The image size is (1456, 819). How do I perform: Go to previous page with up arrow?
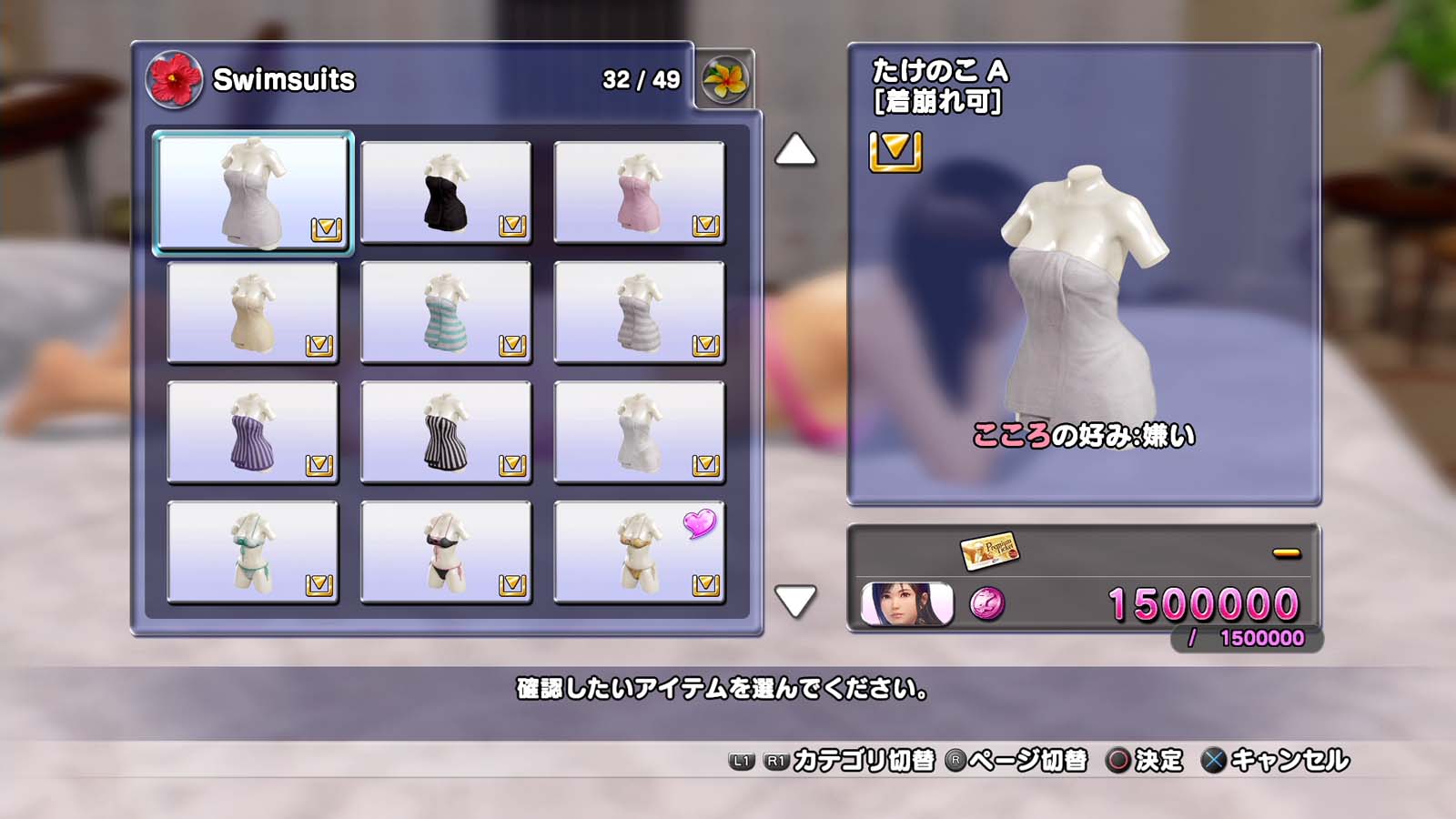click(795, 150)
